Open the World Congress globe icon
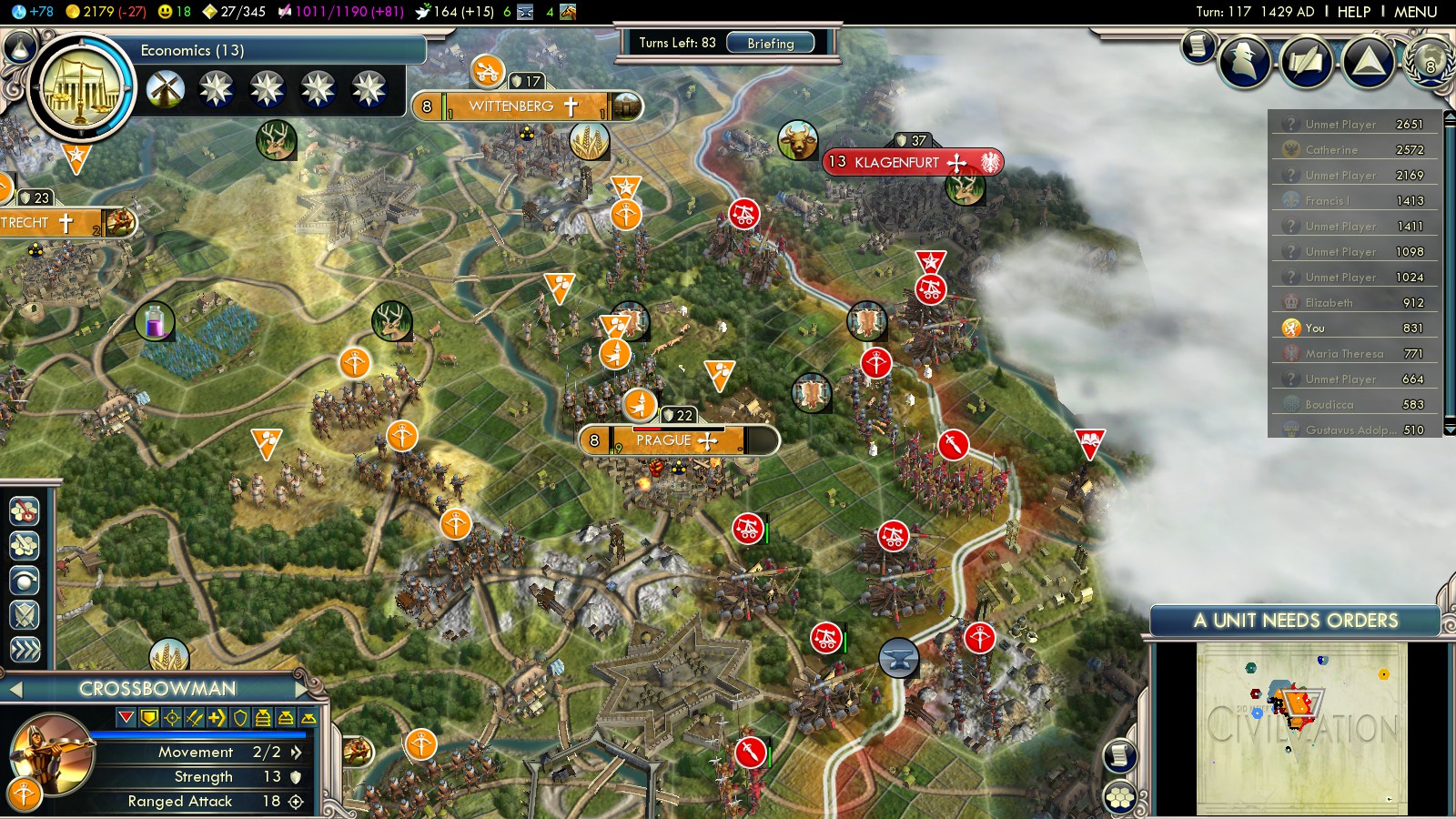Image resolution: width=1456 pixels, height=819 pixels. (x=1429, y=61)
